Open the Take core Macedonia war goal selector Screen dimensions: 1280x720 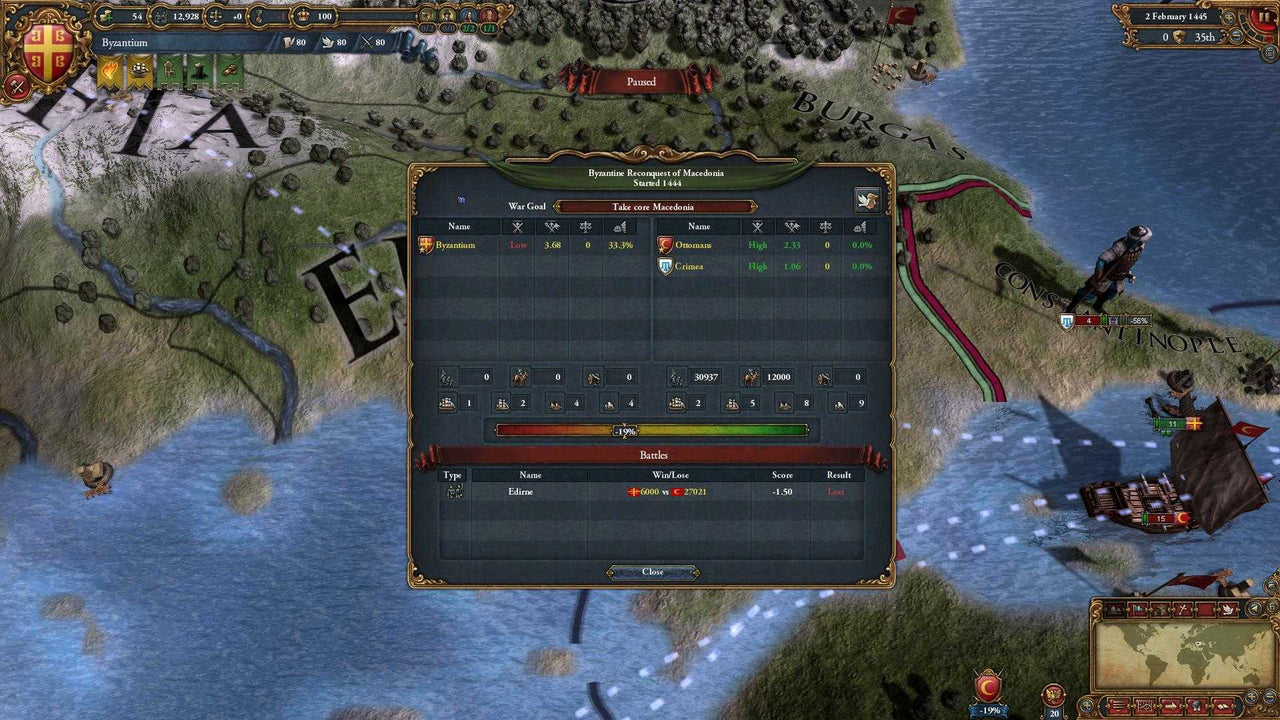pyautogui.click(x=655, y=207)
